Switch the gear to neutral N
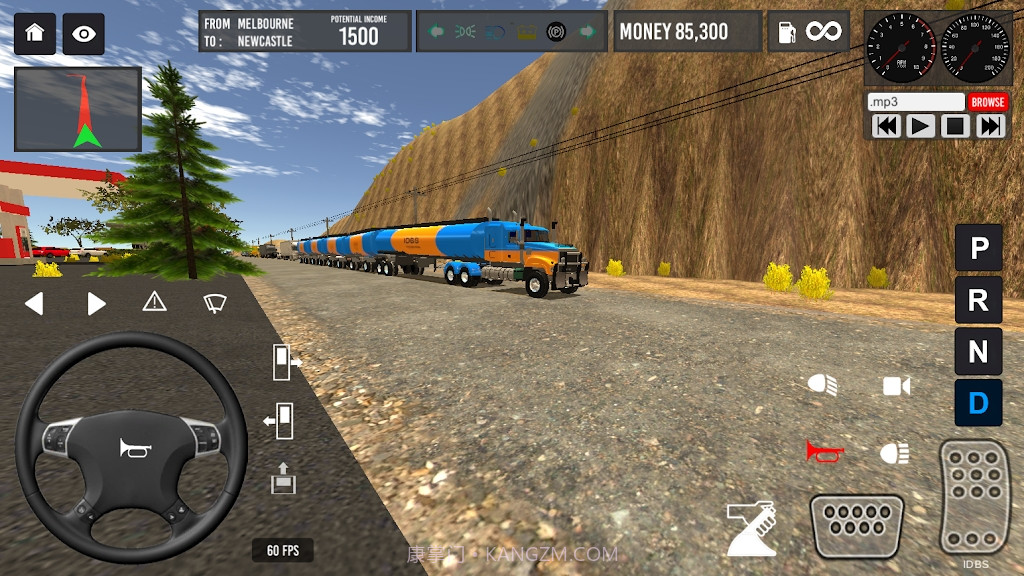Image resolution: width=1024 pixels, height=576 pixels. [x=978, y=352]
